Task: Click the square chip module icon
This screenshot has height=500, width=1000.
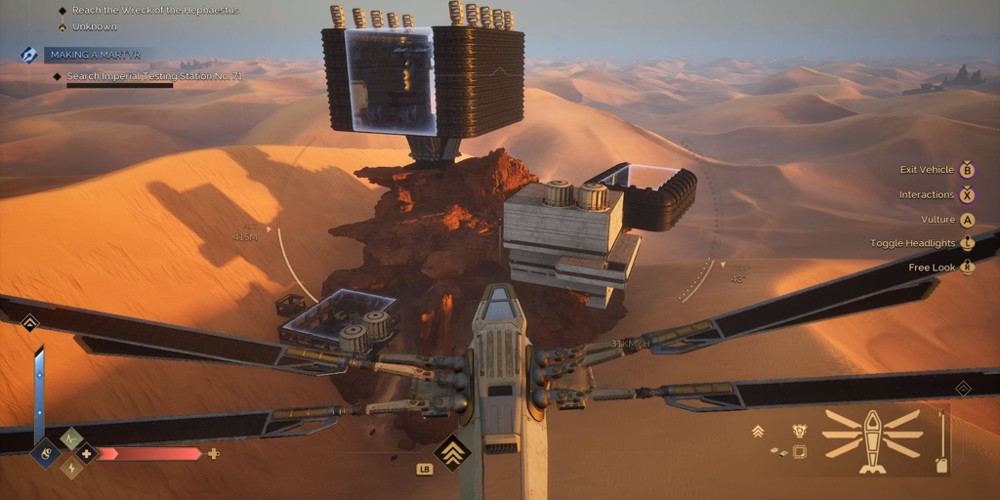Action: click(799, 452)
